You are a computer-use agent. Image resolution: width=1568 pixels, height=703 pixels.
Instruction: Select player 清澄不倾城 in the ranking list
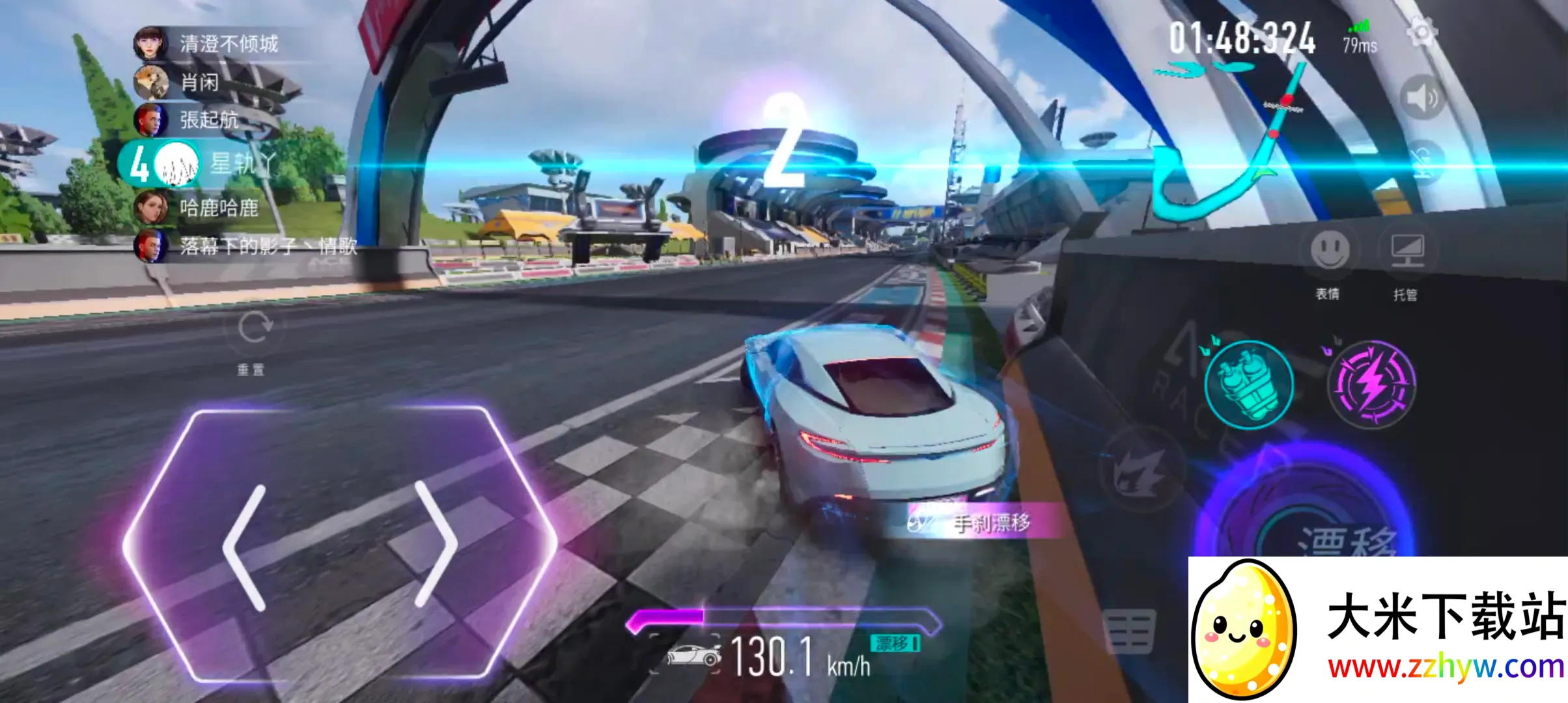(x=228, y=44)
